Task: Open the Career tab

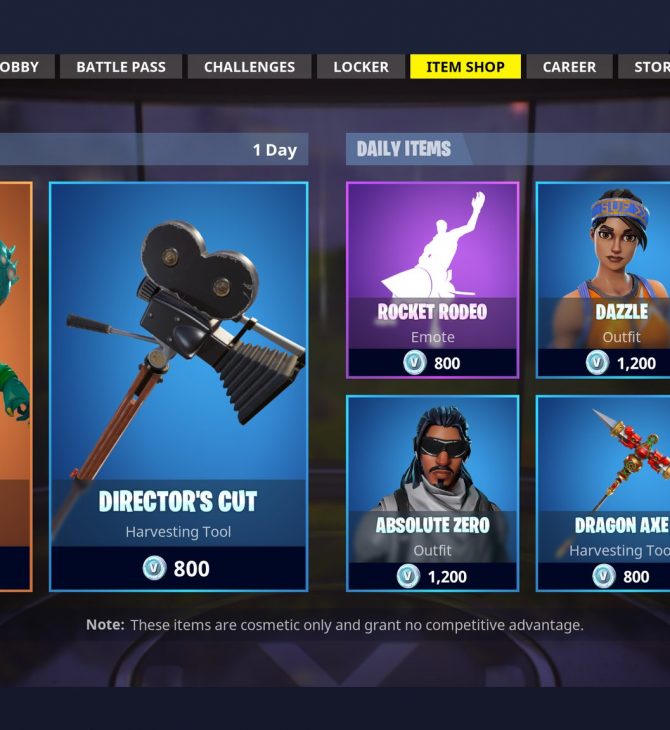Action: pyautogui.click(x=569, y=67)
